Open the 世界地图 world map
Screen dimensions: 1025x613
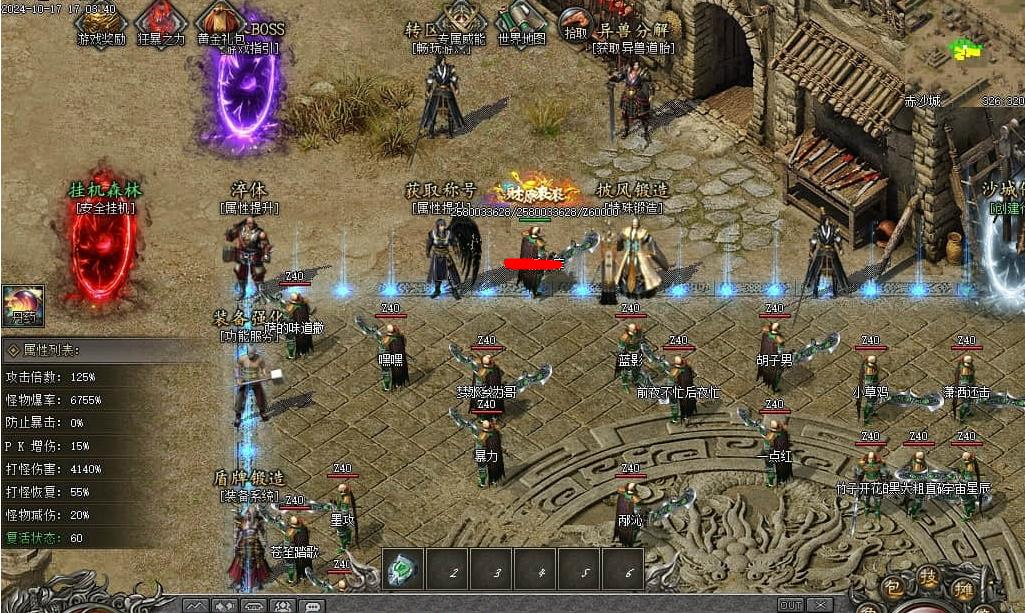520,20
